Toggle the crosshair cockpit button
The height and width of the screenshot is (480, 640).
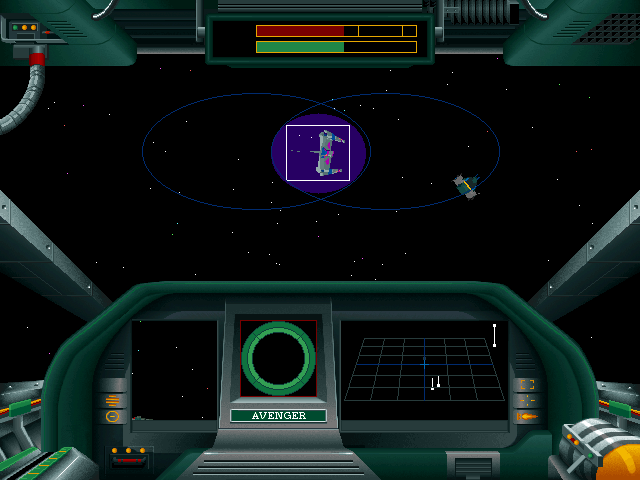pyautogui.click(x=527, y=400)
